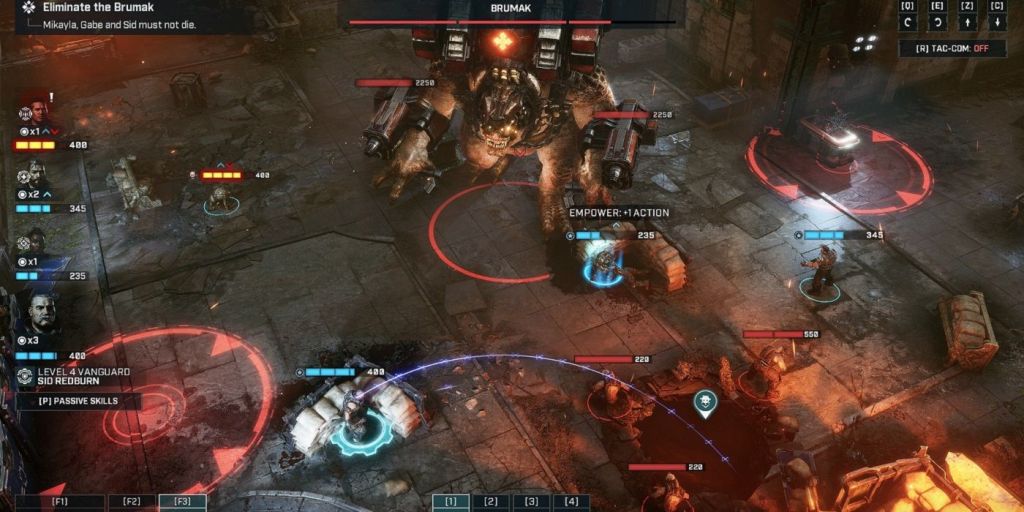
Task: Activate the [1] ability slot
Action: 450,502
